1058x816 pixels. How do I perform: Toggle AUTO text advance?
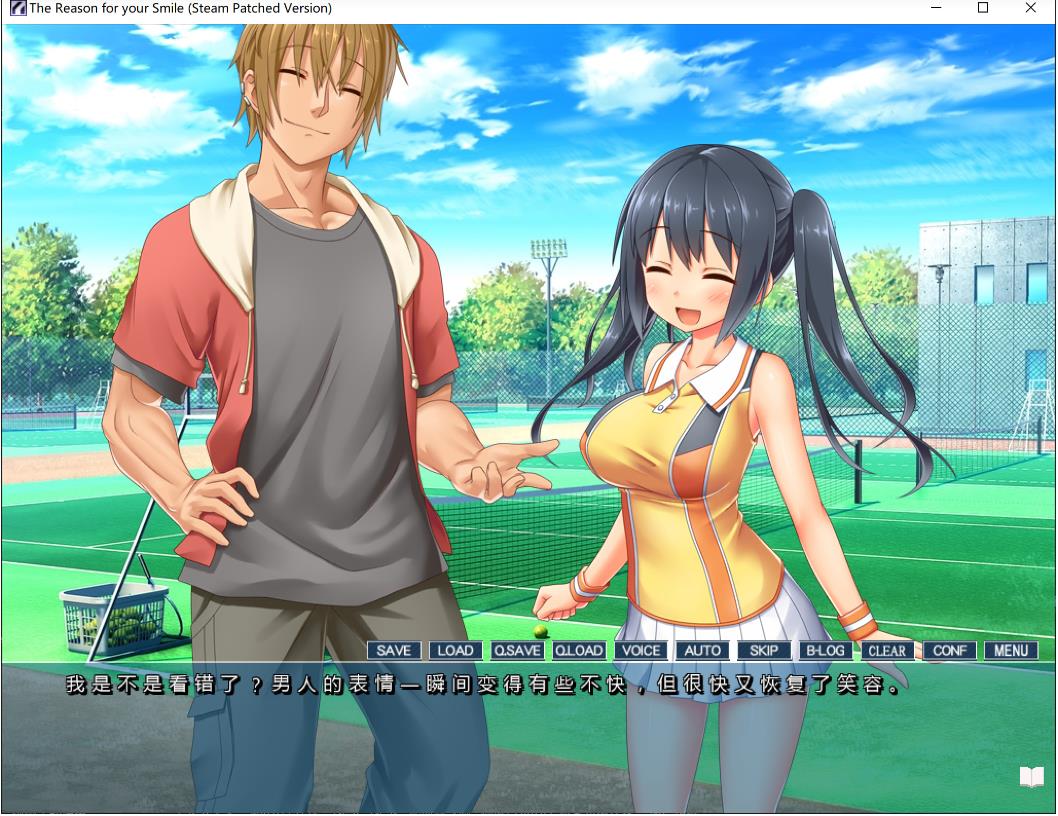(702, 650)
